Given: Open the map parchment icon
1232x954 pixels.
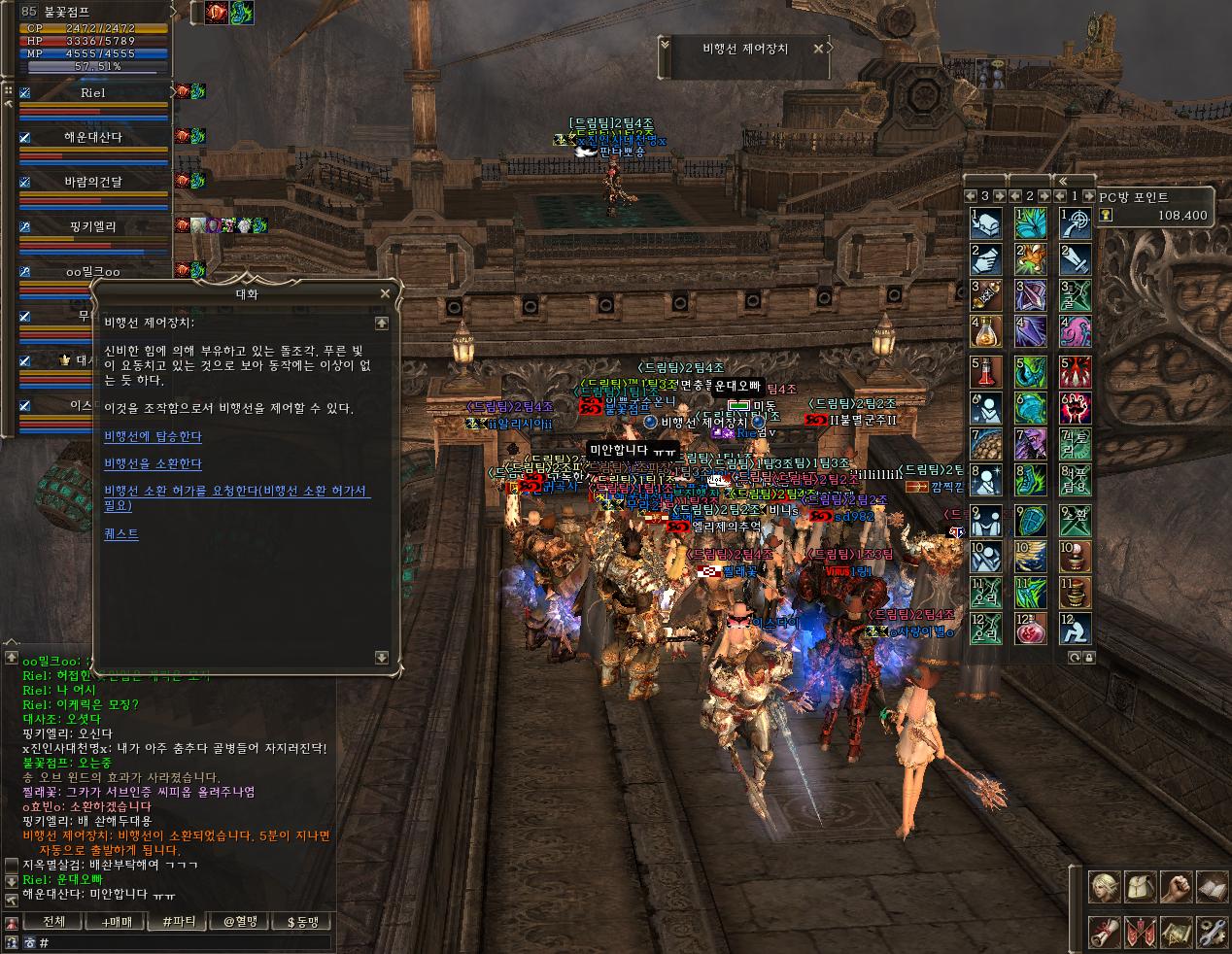Looking at the screenshot, I should click(x=1175, y=932).
